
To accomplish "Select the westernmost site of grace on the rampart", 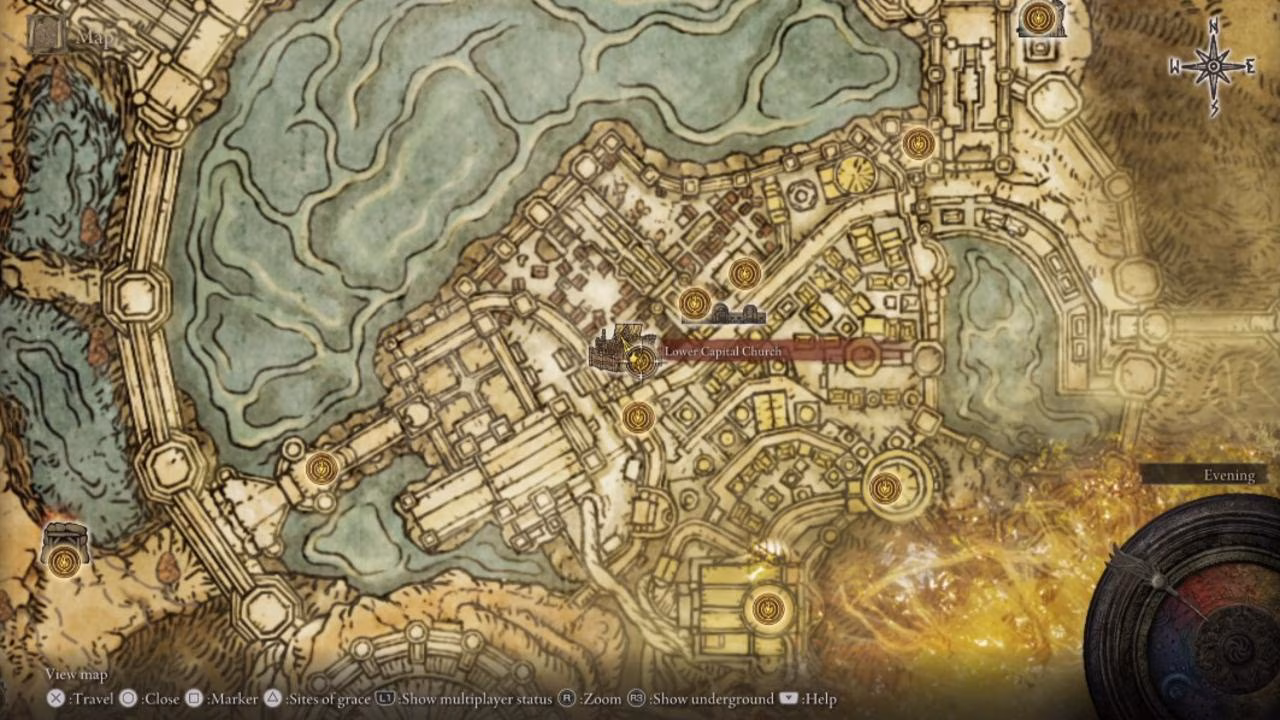I will 320,467.
